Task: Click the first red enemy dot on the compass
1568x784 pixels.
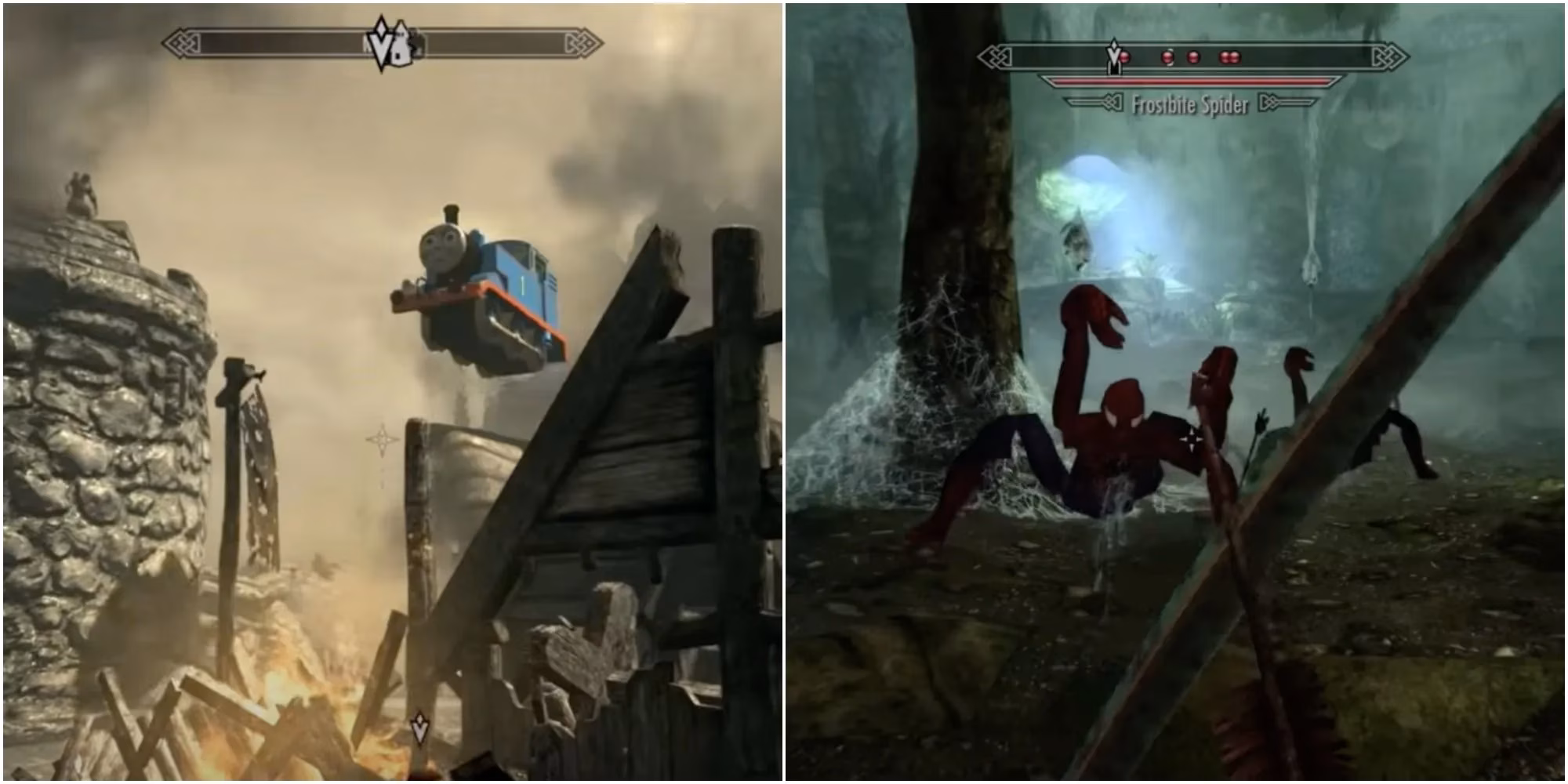Action: click(x=1124, y=57)
